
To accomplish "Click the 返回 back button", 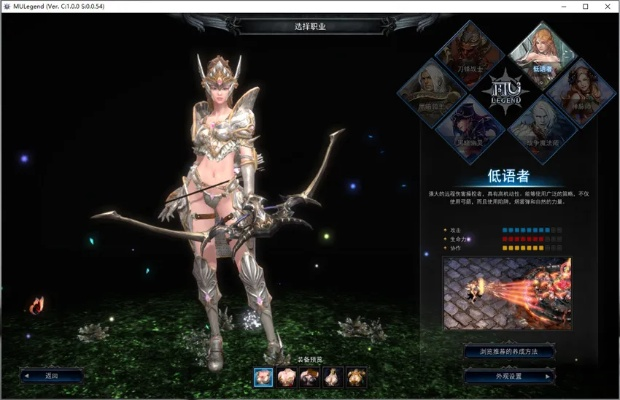I will click(52, 375).
